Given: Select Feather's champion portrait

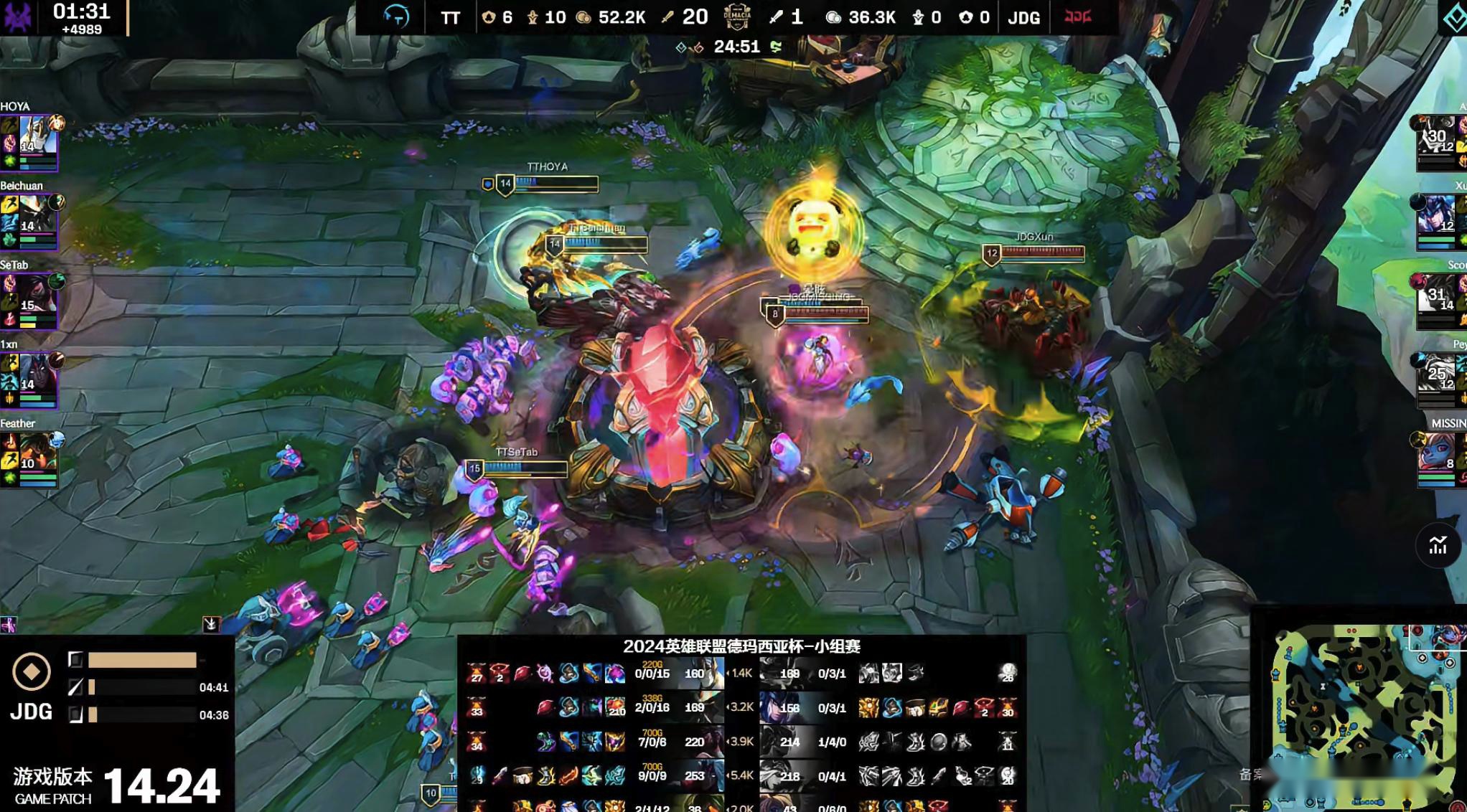Looking at the screenshot, I should coord(37,452).
